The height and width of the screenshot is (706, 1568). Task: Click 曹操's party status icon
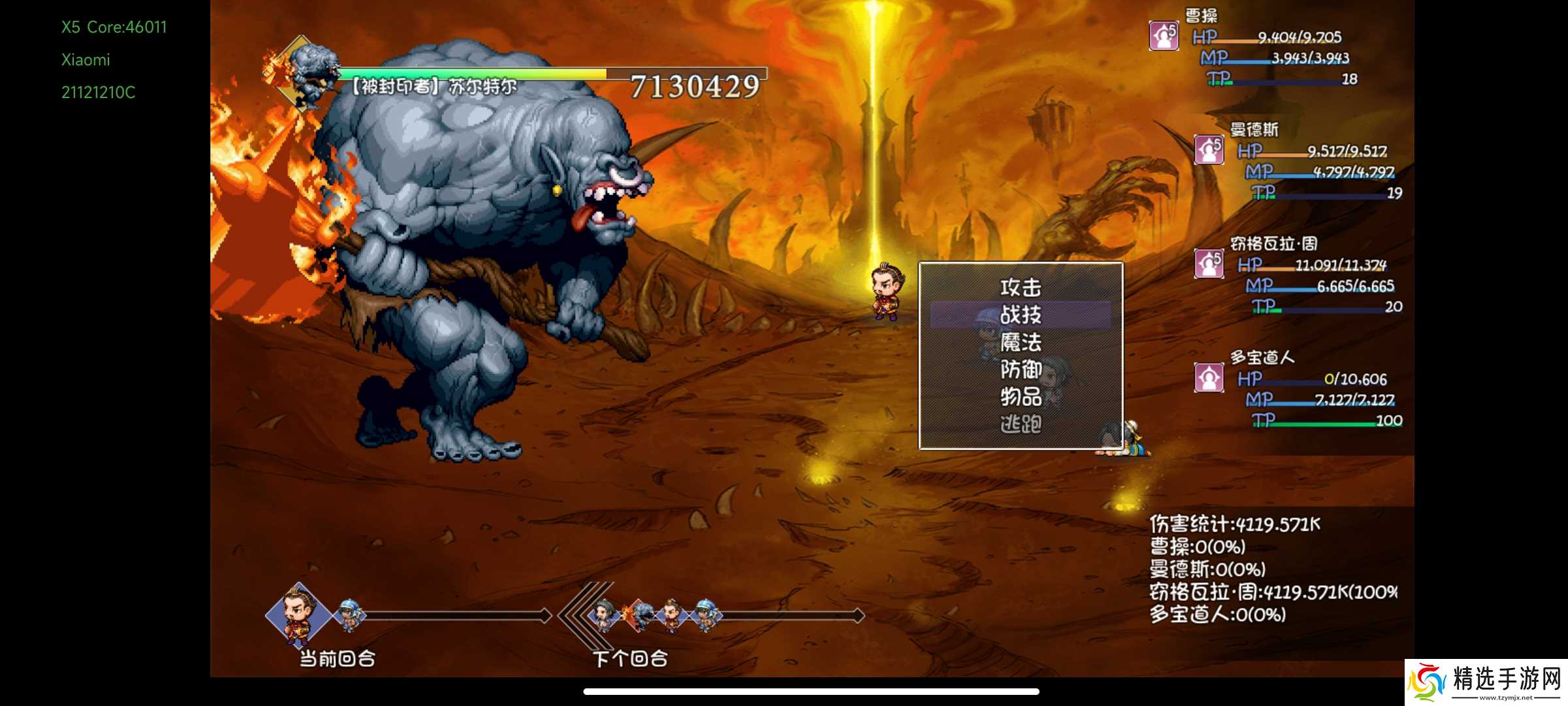1164,36
